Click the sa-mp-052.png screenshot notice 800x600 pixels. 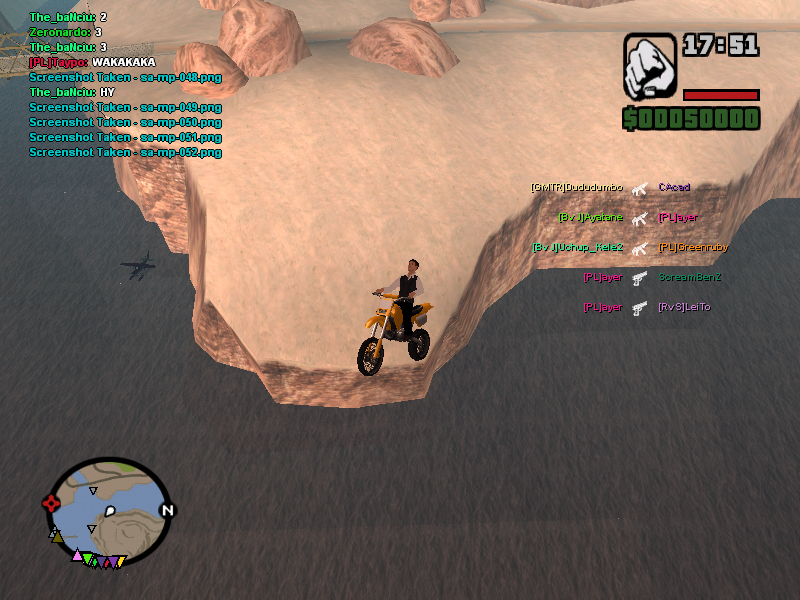pos(125,152)
